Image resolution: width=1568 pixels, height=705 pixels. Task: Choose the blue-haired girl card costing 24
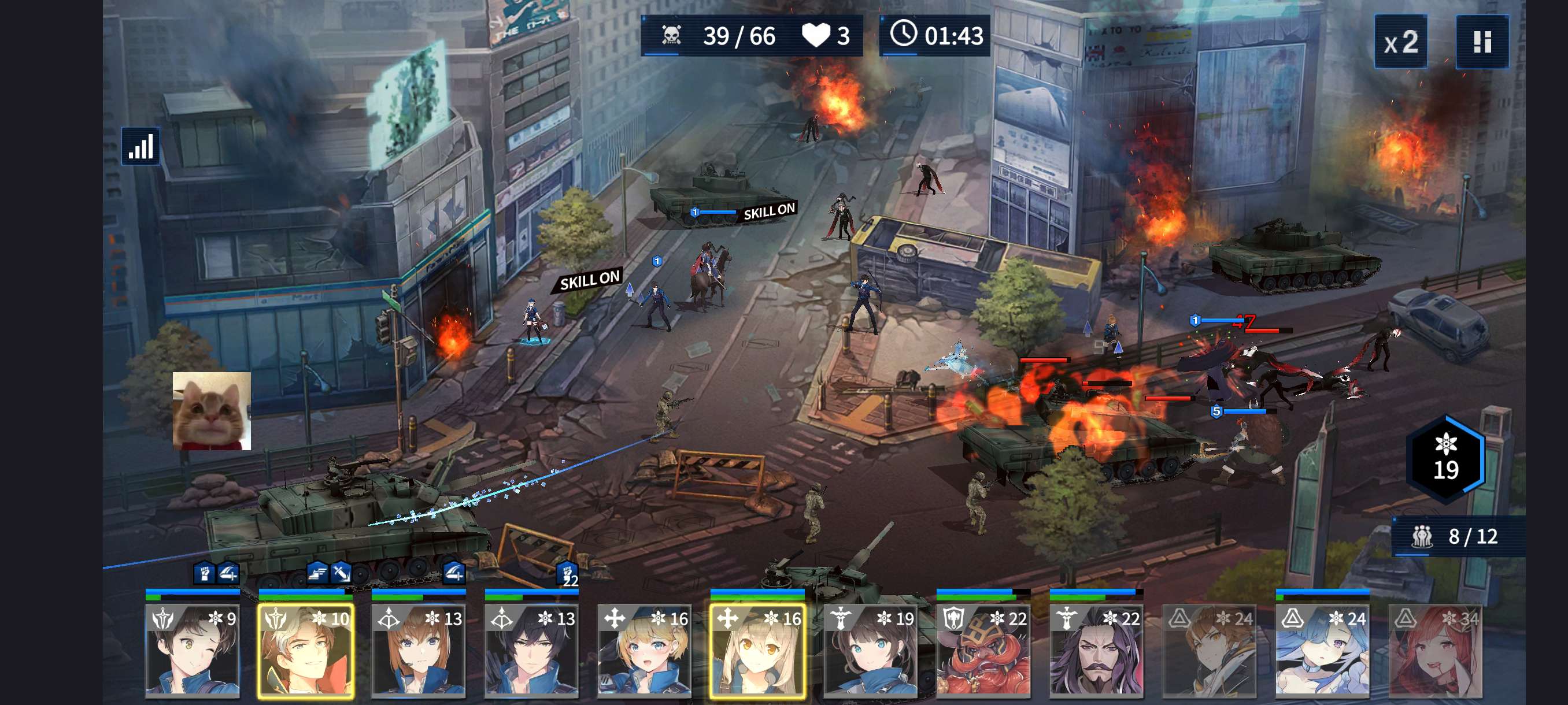[x=1322, y=650]
